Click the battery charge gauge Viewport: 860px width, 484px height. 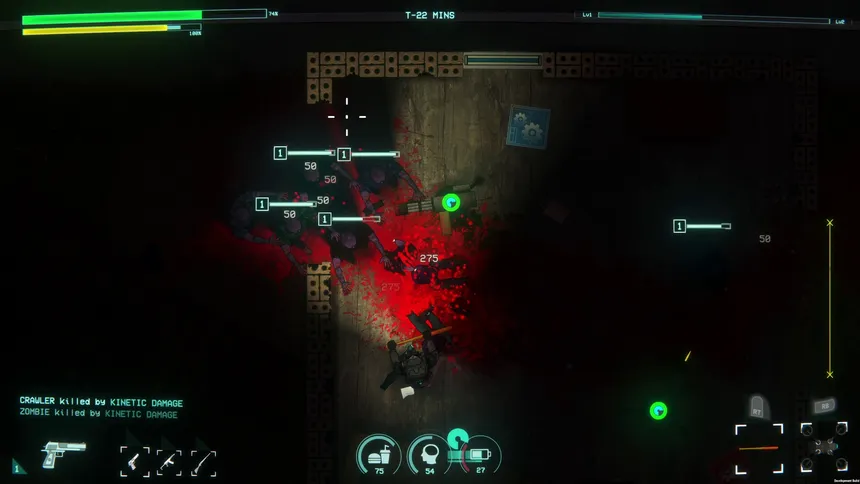point(480,455)
